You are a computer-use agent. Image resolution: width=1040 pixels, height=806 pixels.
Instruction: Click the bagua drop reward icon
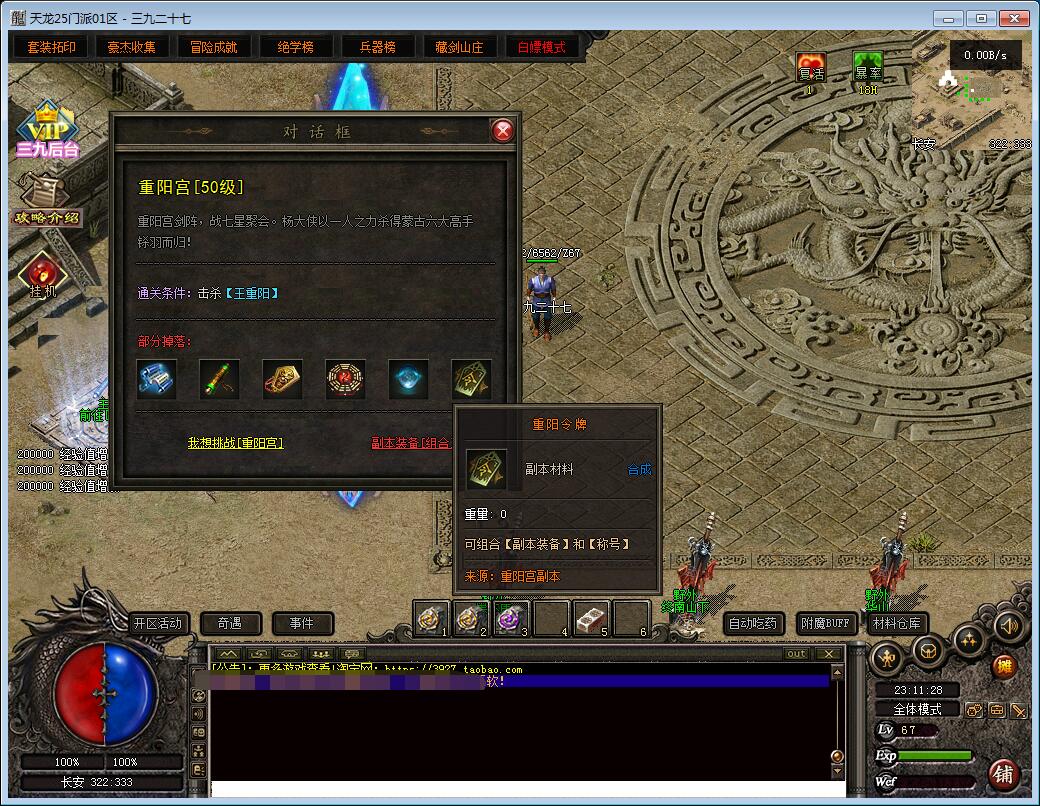tap(345, 379)
